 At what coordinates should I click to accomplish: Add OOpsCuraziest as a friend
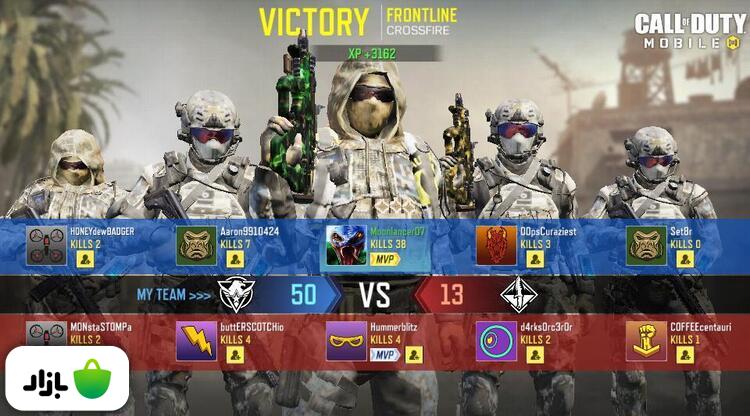pyautogui.click(x=534, y=259)
